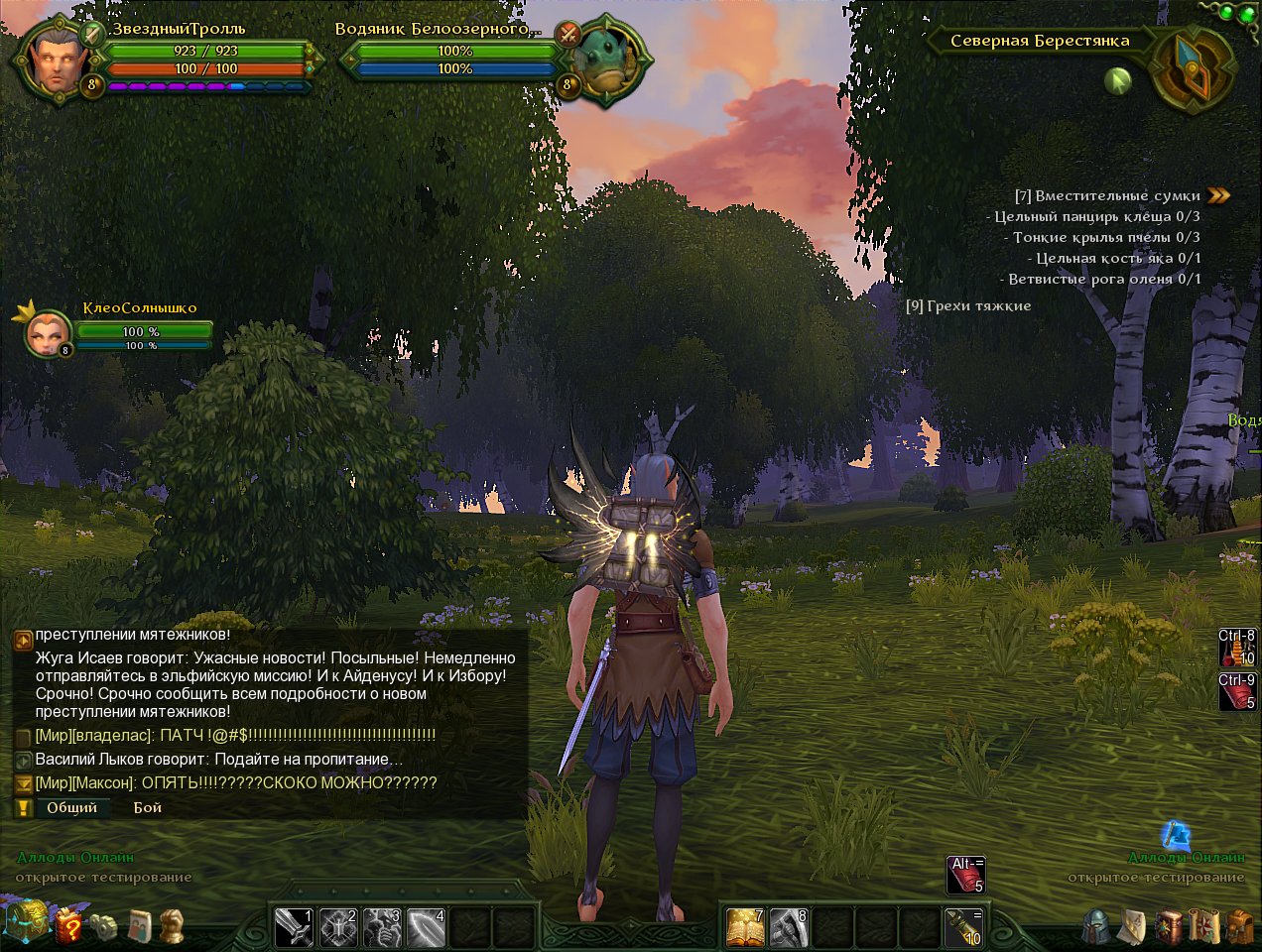Activate the sword attack skill in slot 1
Image resolution: width=1262 pixels, height=952 pixels.
tap(293, 928)
